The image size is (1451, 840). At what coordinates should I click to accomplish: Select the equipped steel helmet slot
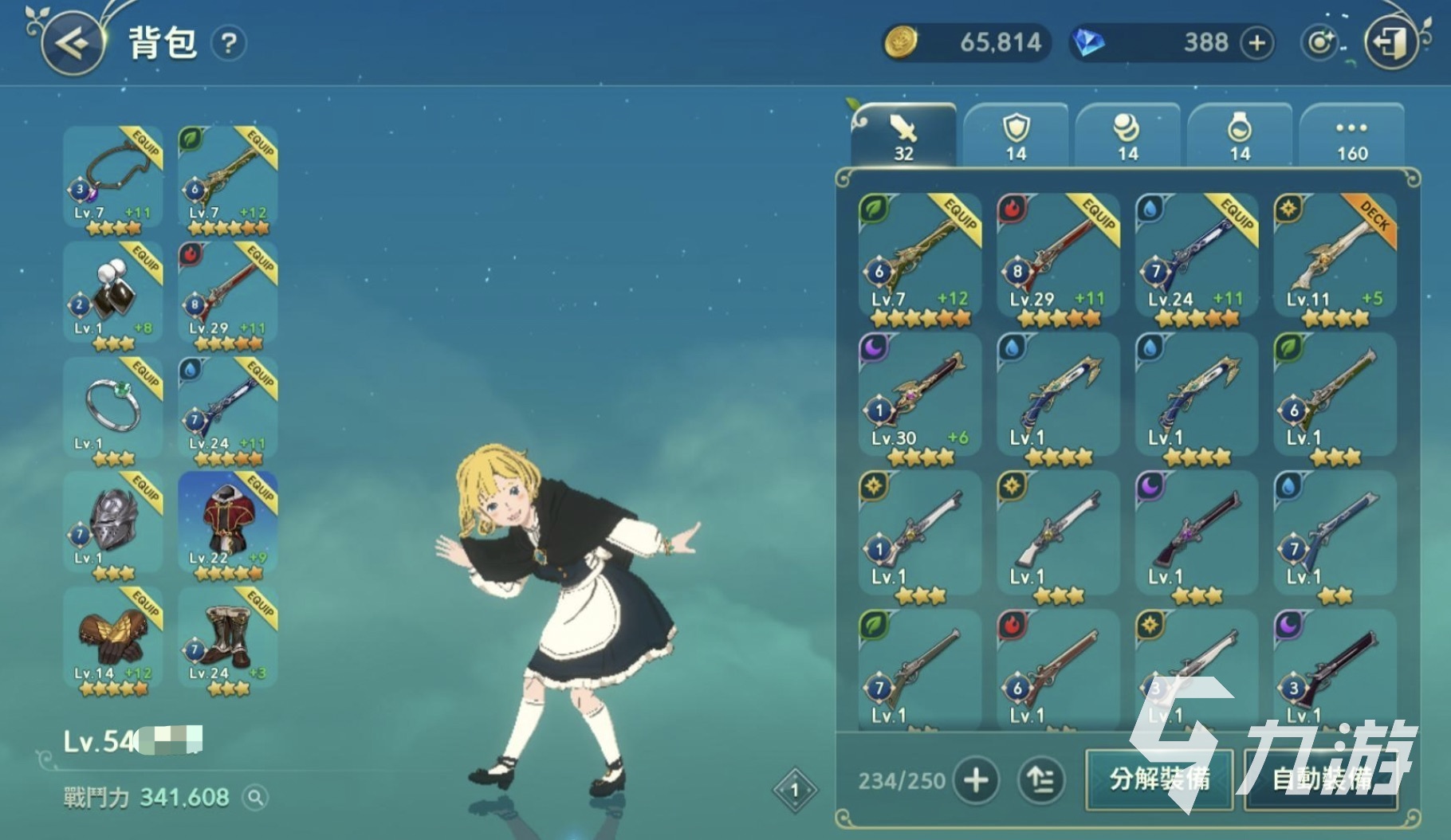[113, 523]
